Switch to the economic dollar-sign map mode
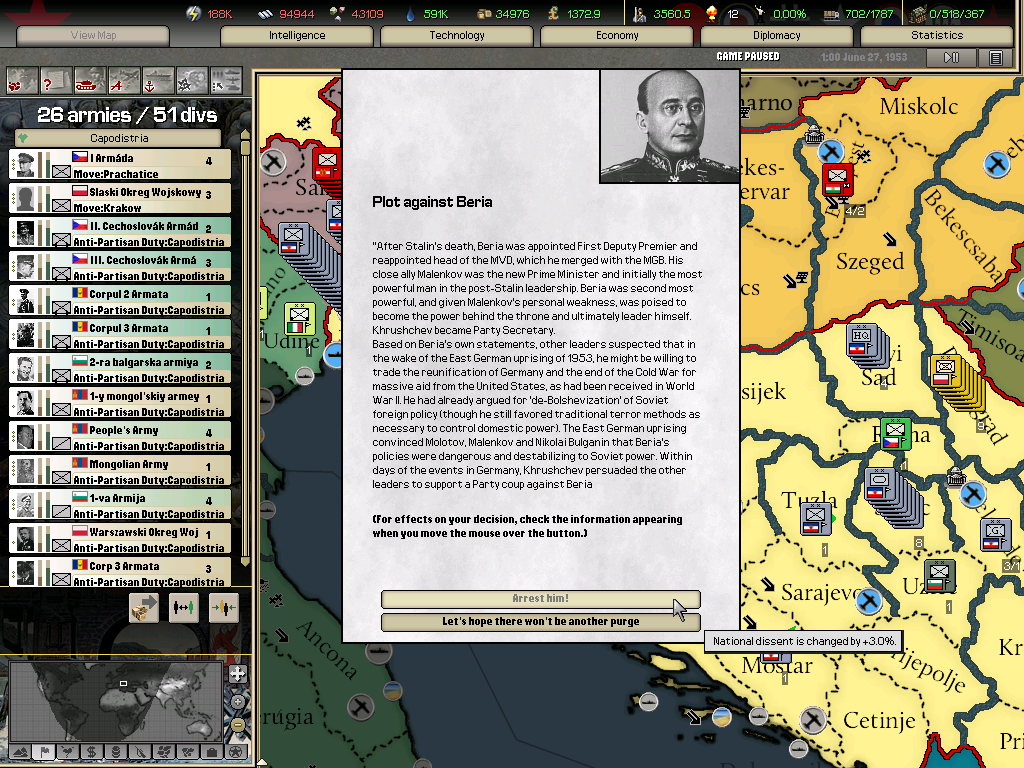Viewport: 1024px width, 768px height. [x=92, y=752]
